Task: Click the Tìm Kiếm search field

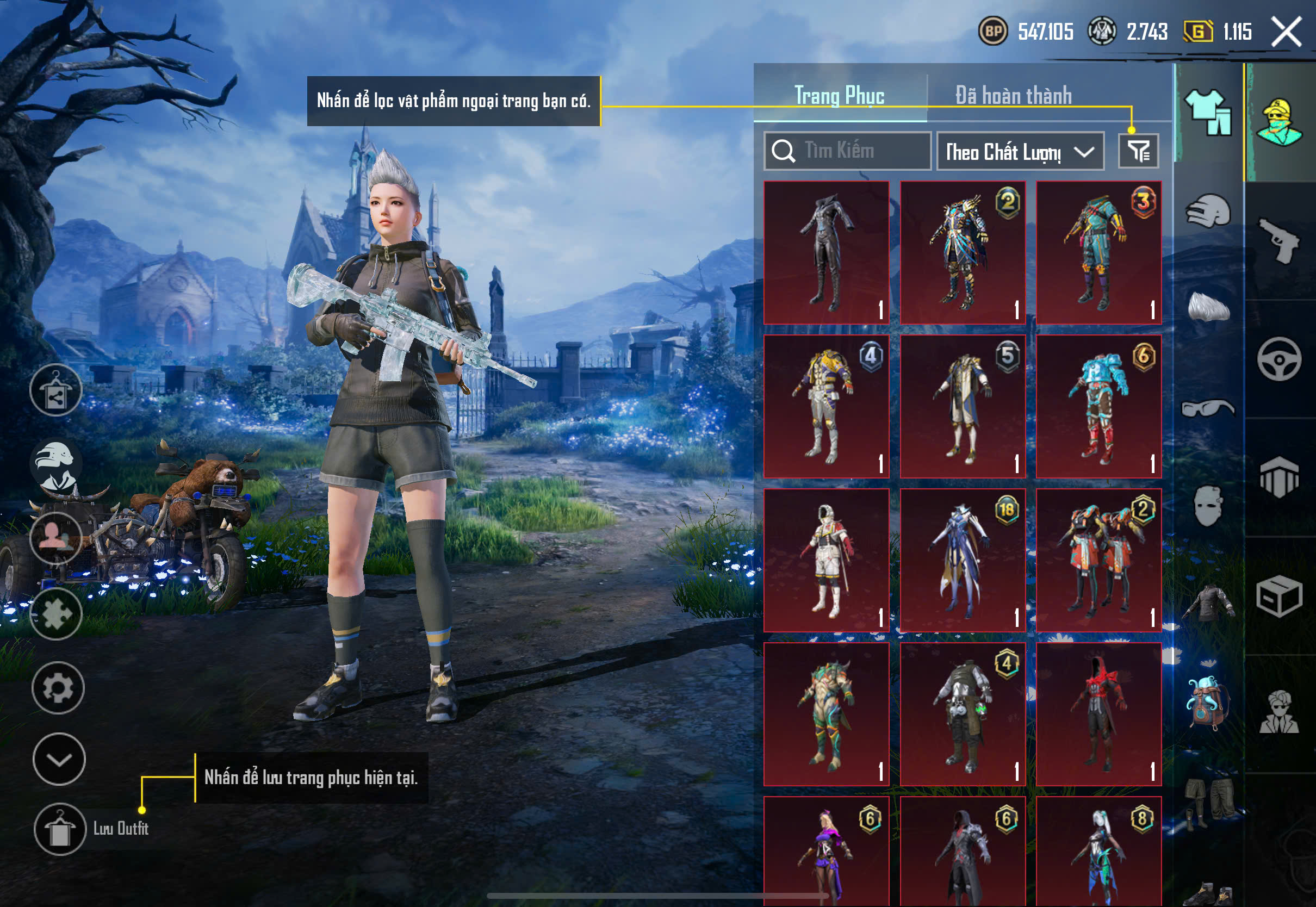Action: 847,151
